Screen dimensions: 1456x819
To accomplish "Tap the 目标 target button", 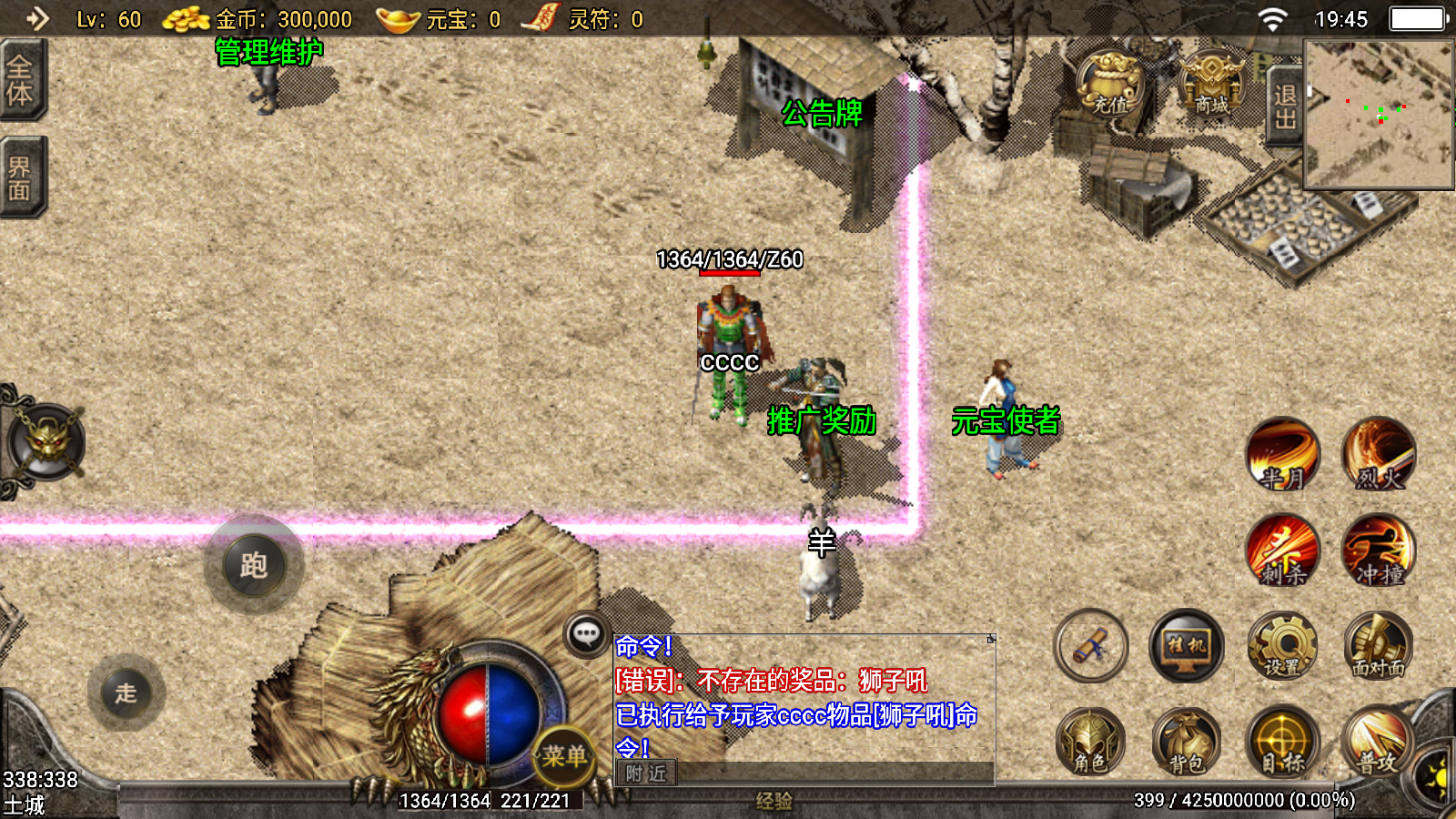I will click(1283, 742).
